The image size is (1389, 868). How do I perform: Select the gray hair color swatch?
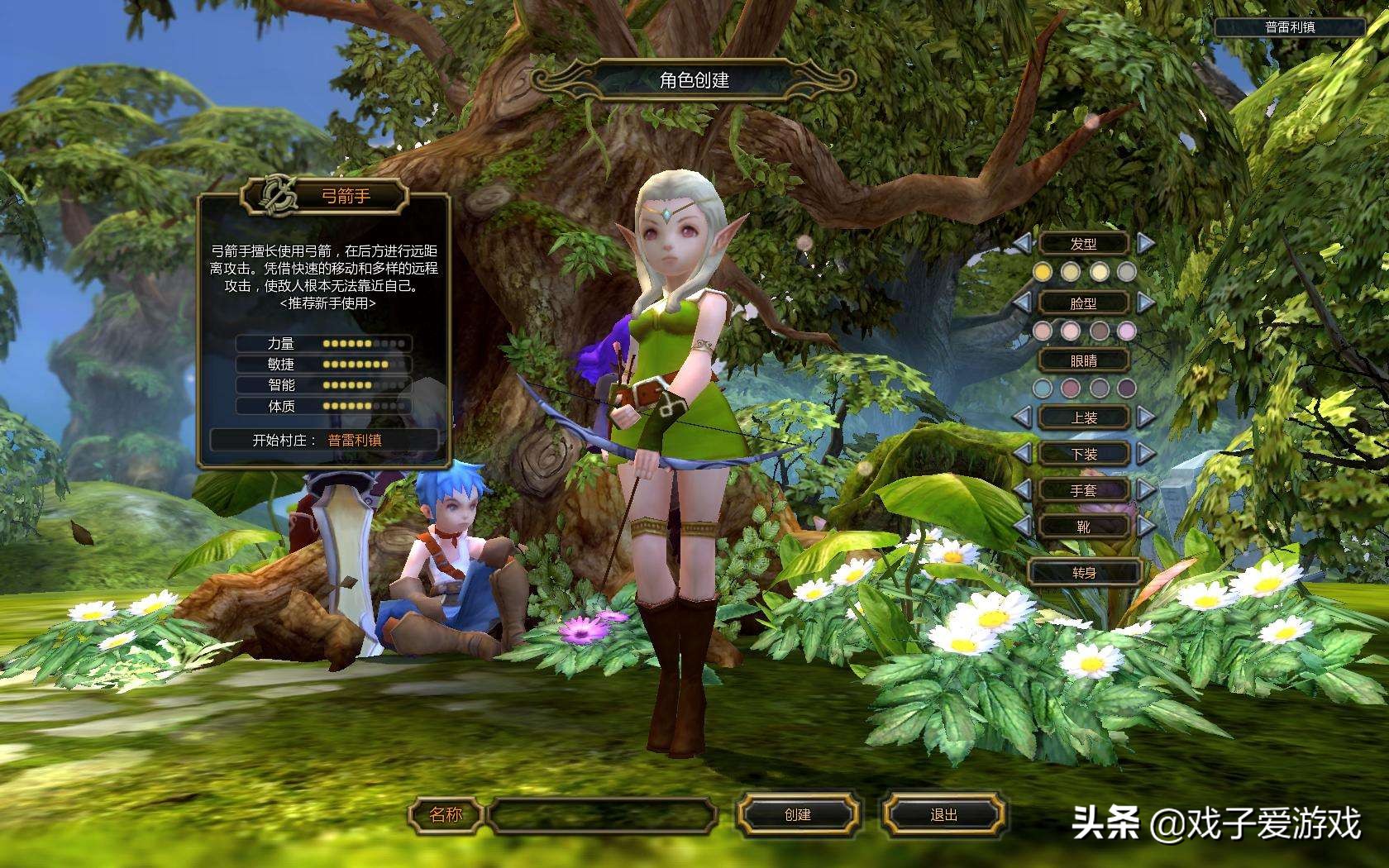1127,272
